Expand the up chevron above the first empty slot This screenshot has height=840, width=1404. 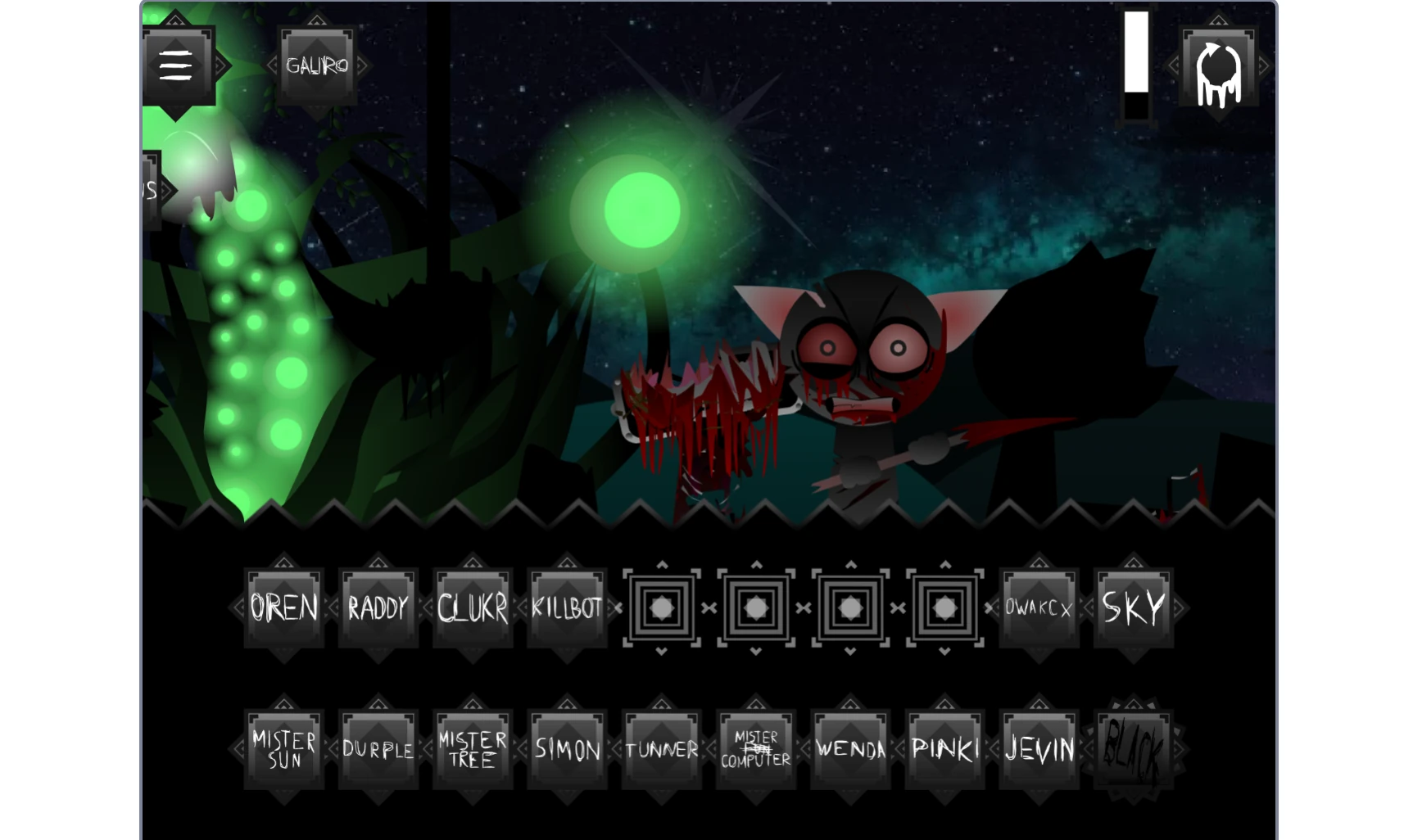pyautogui.click(x=661, y=565)
